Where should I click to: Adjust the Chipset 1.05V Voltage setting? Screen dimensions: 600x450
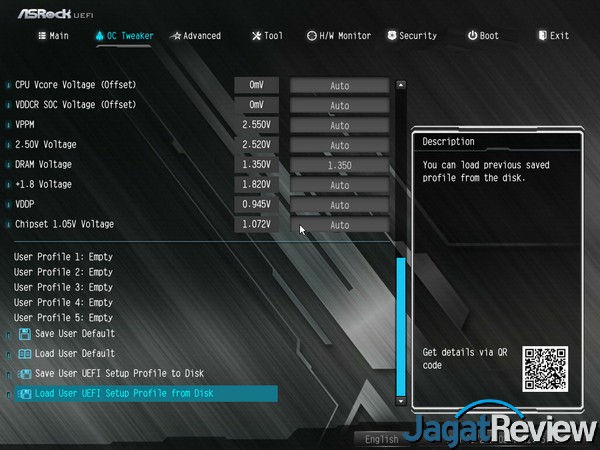[x=339, y=225]
